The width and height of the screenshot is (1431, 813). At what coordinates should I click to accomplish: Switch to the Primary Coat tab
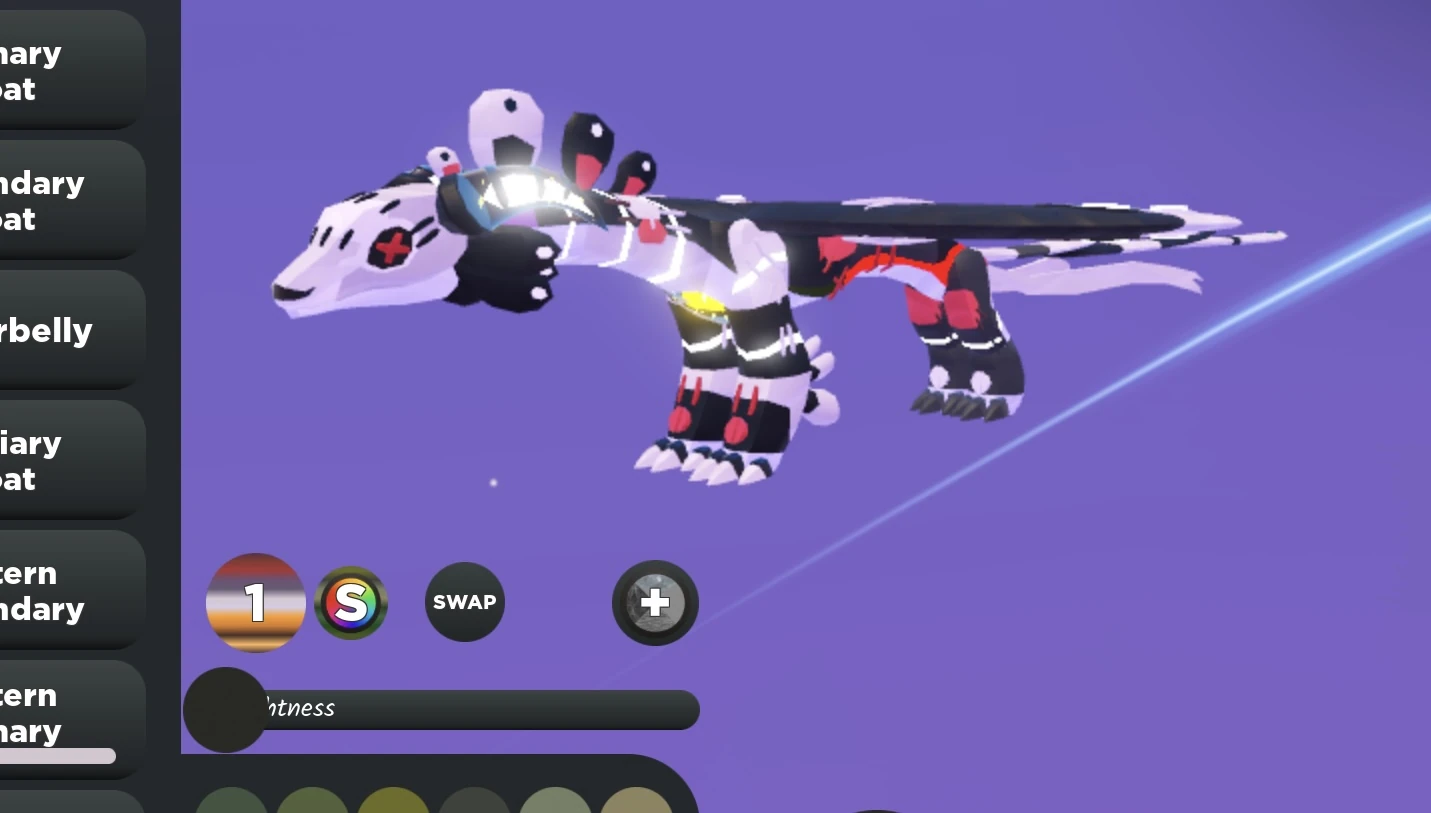click(60, 70)
